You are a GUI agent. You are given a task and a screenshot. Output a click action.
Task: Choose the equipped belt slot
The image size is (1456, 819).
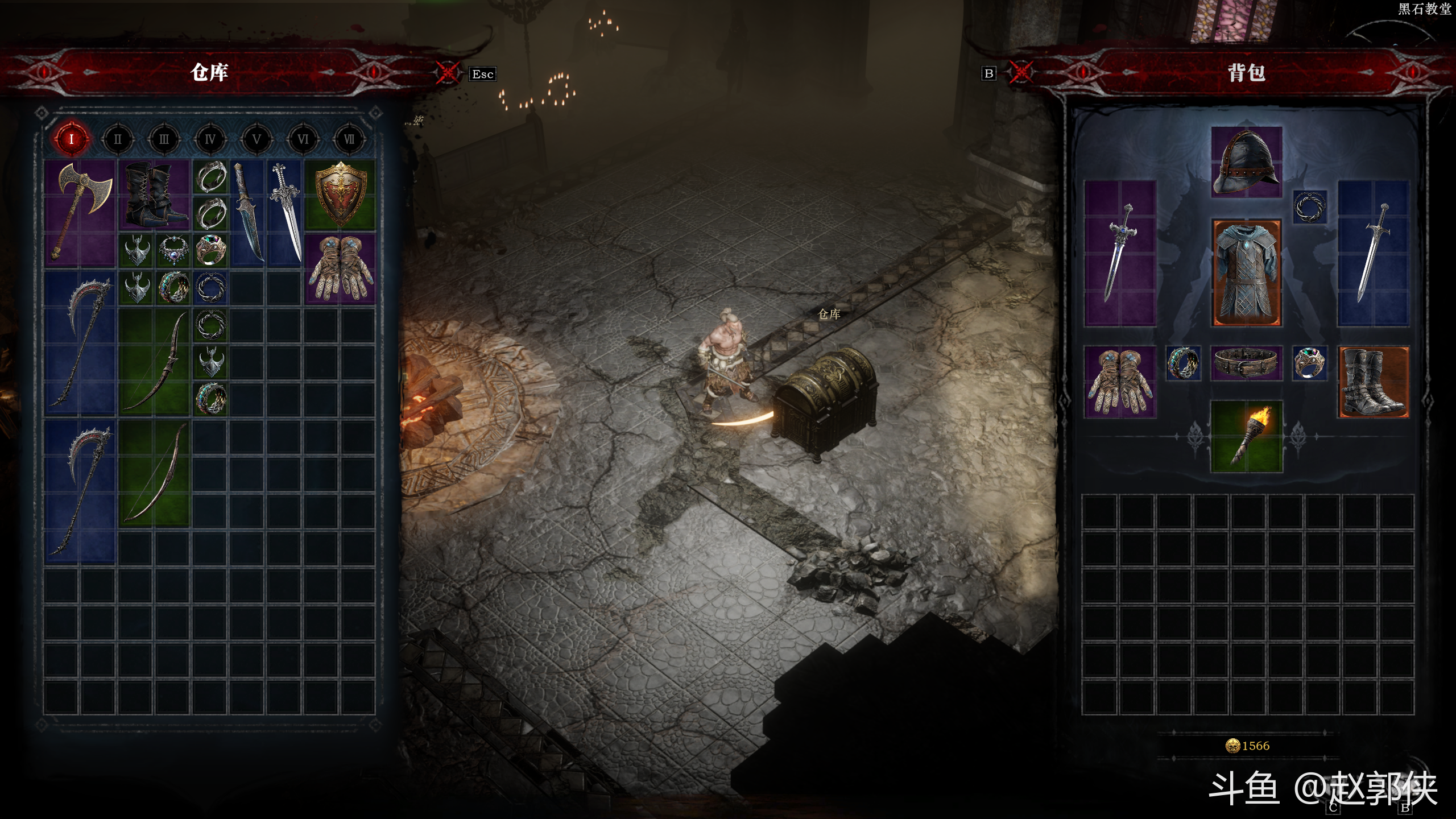tap(1246, 363)
